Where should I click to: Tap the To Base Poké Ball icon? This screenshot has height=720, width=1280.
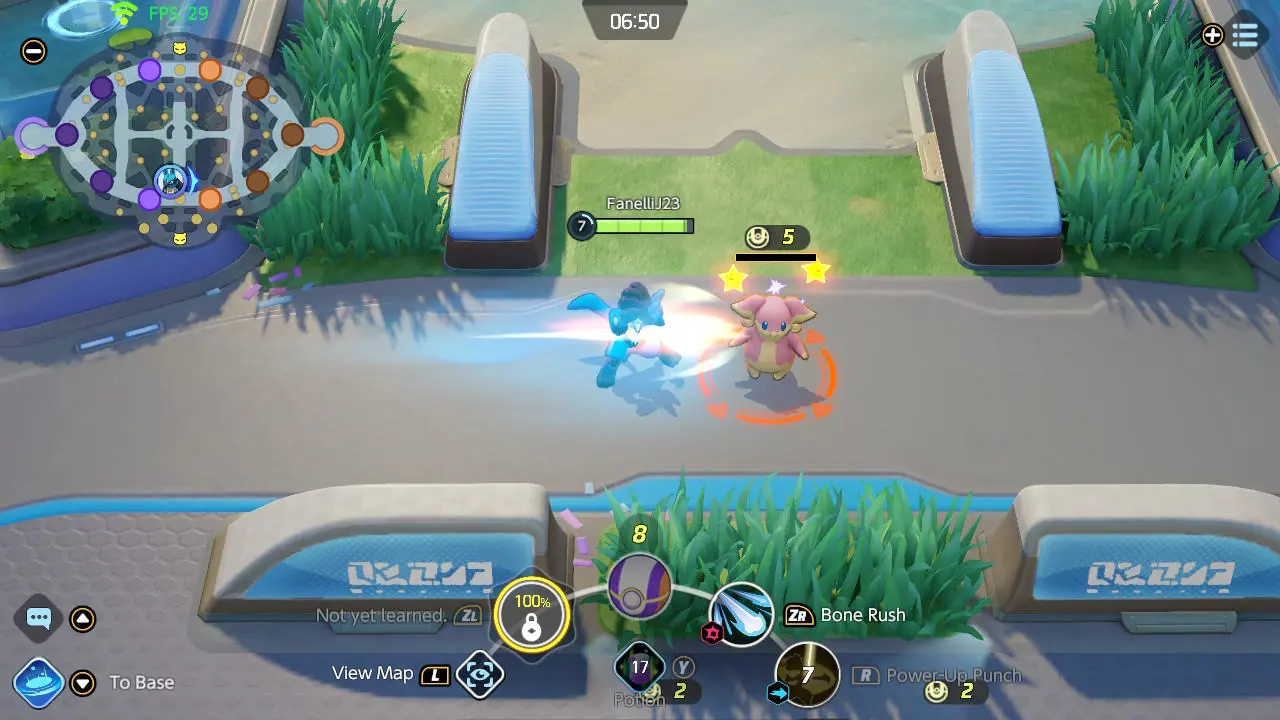point(38,682)
